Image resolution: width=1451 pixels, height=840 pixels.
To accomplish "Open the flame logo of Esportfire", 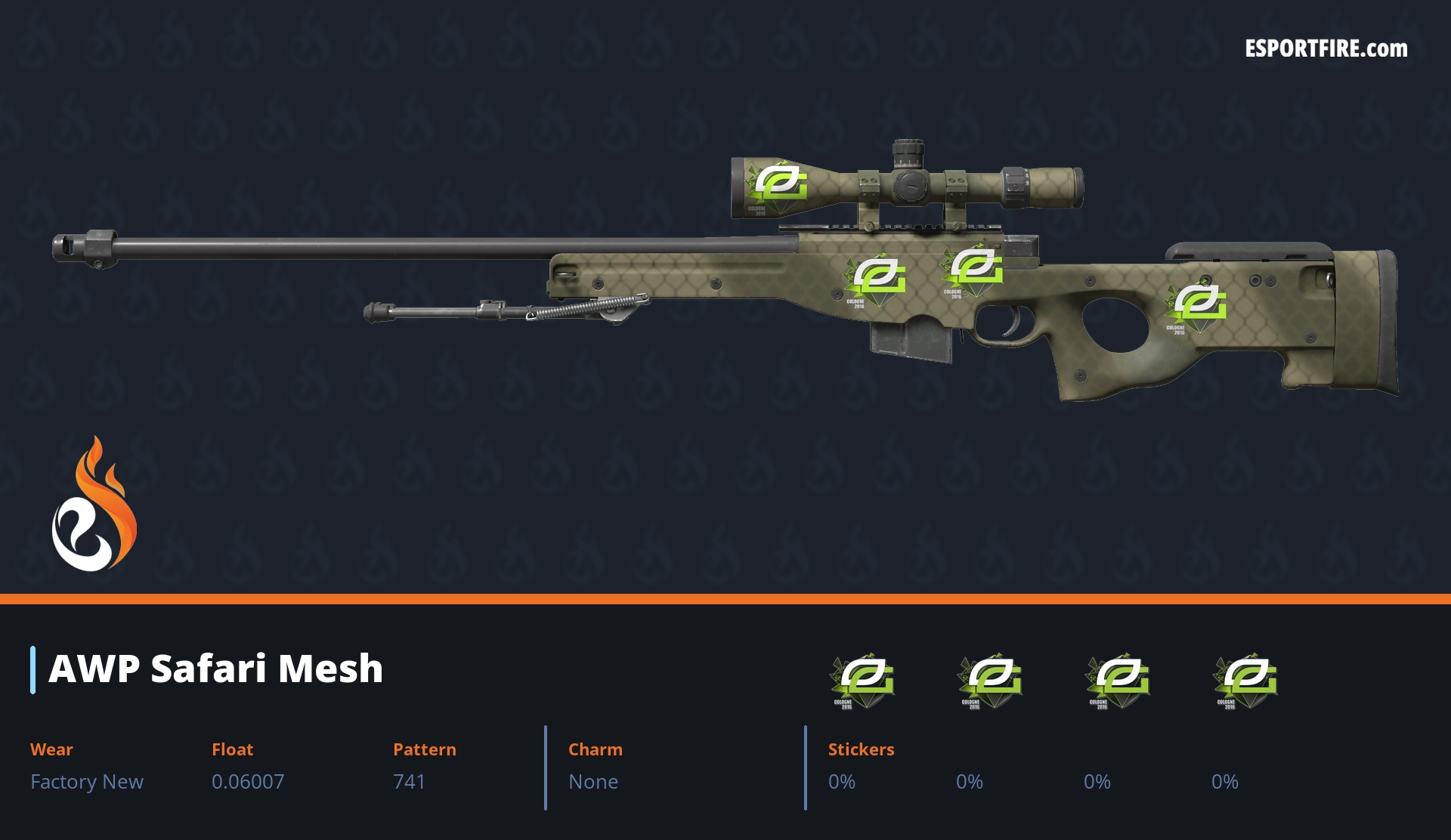I will pos(94,505).
